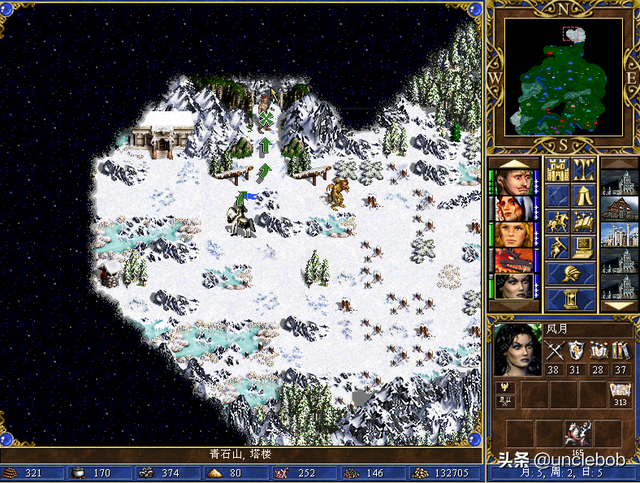The height and width of the screenshot is (483, 640).
Task: Click the minimap of the island
Action: point(562,76)
